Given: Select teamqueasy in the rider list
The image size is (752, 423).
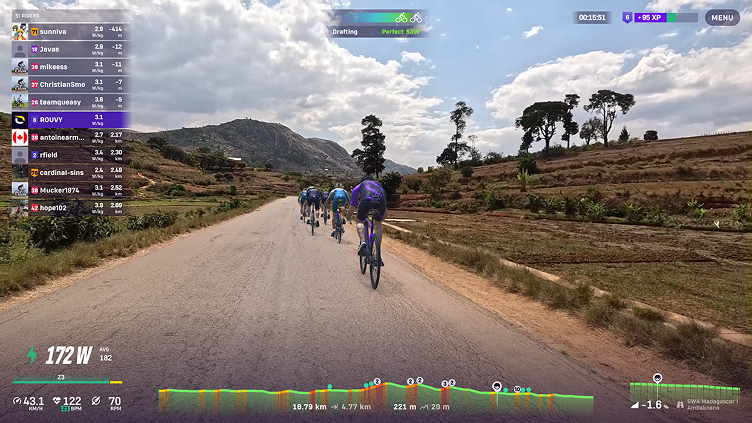Looking at the screenshot, I should 70,101.
